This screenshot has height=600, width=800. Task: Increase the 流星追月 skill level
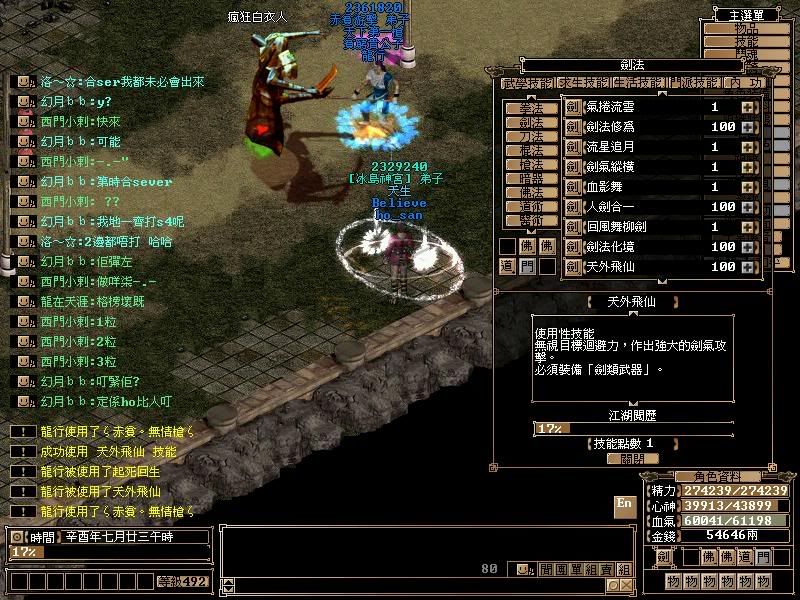pyautogui.click(x=747, y=147)
